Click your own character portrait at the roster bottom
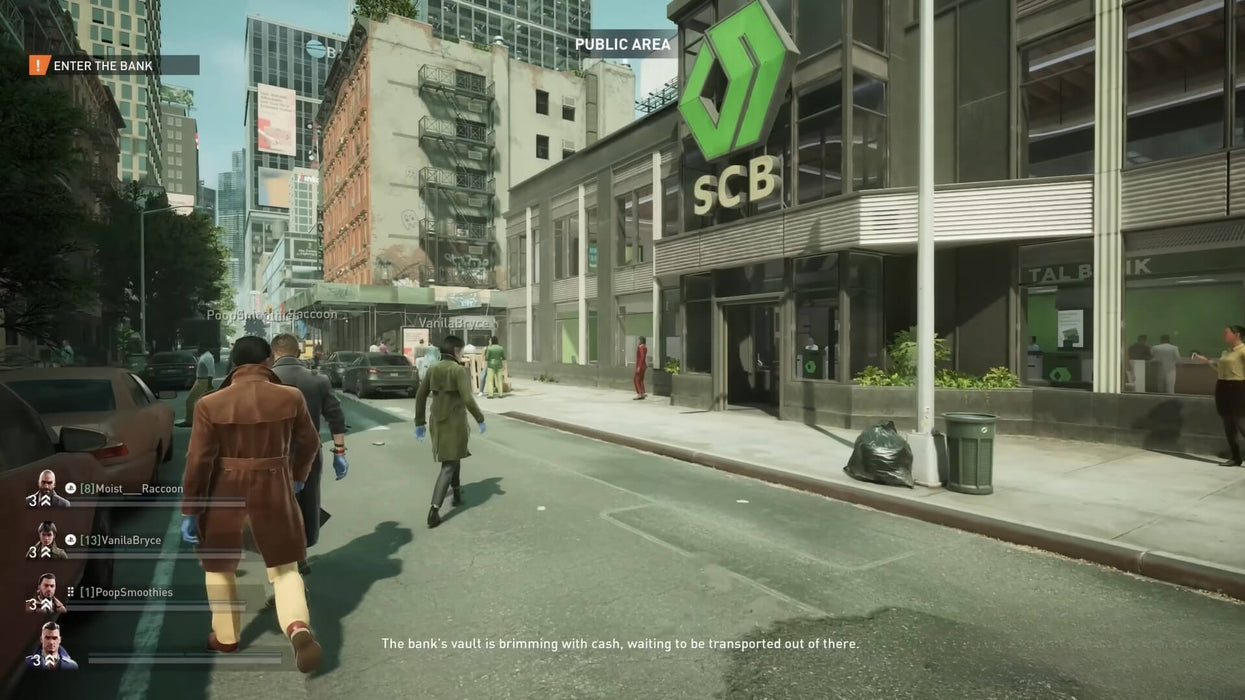Image resolution: width=1245 pixels, height=700 pixels. 51,646
